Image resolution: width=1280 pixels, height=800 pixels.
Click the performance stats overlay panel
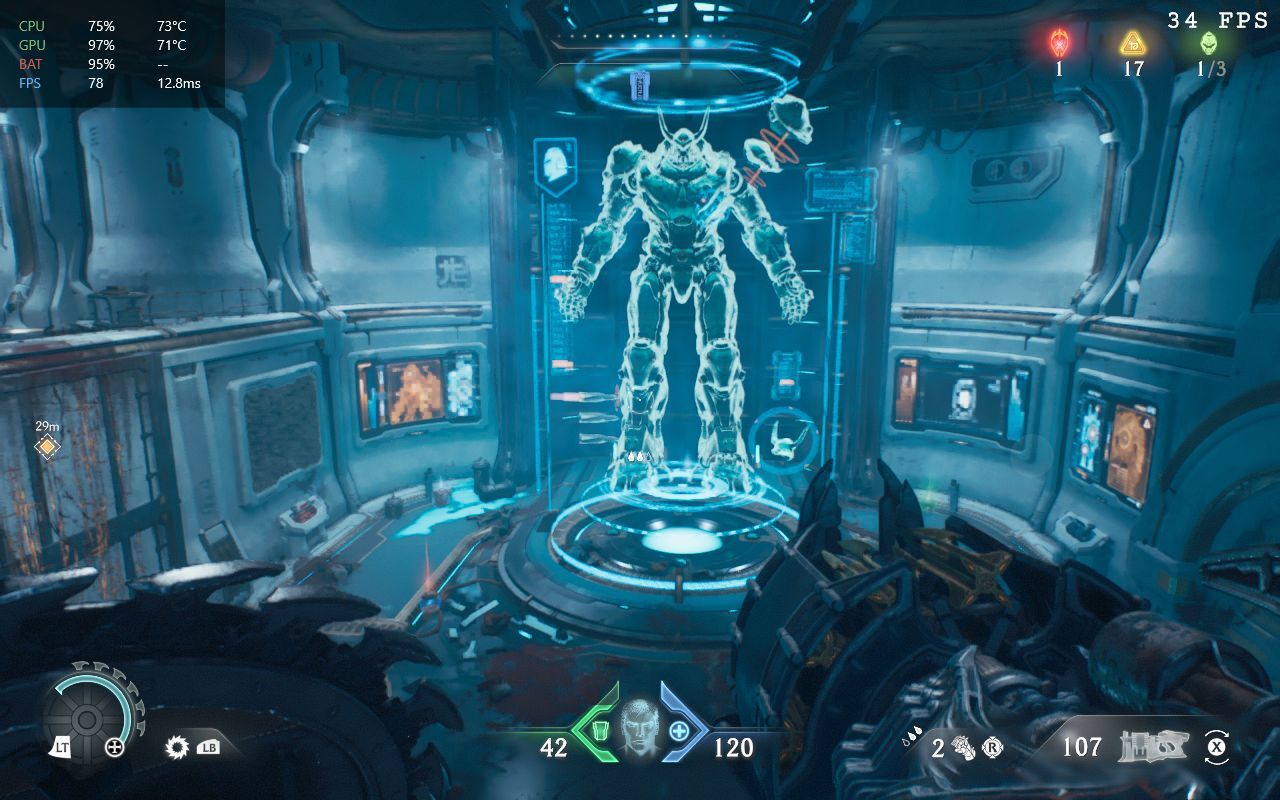[x=112, y=54]
